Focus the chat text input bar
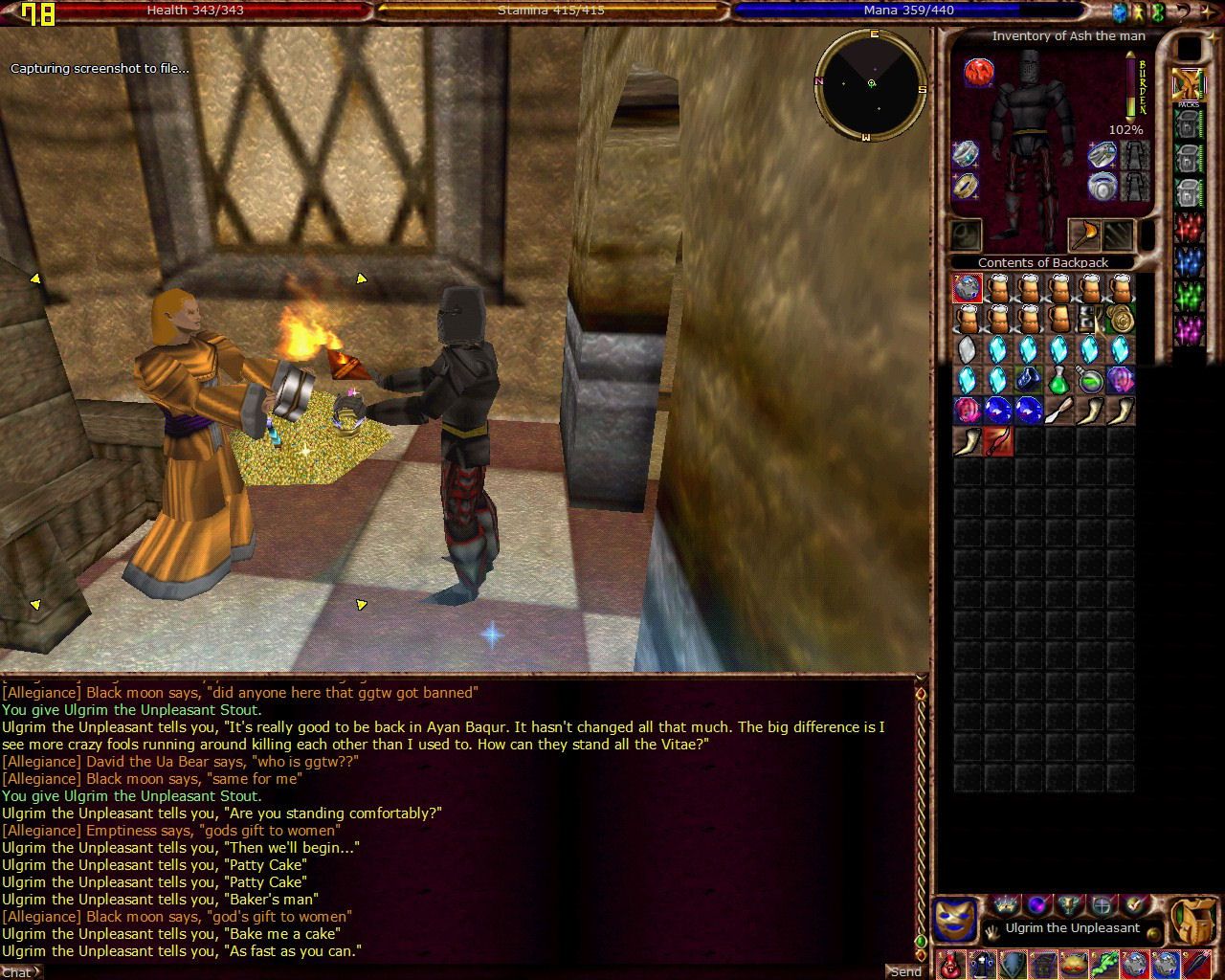Viewport: 1225px width, 980px height. [x=459, y=970]
